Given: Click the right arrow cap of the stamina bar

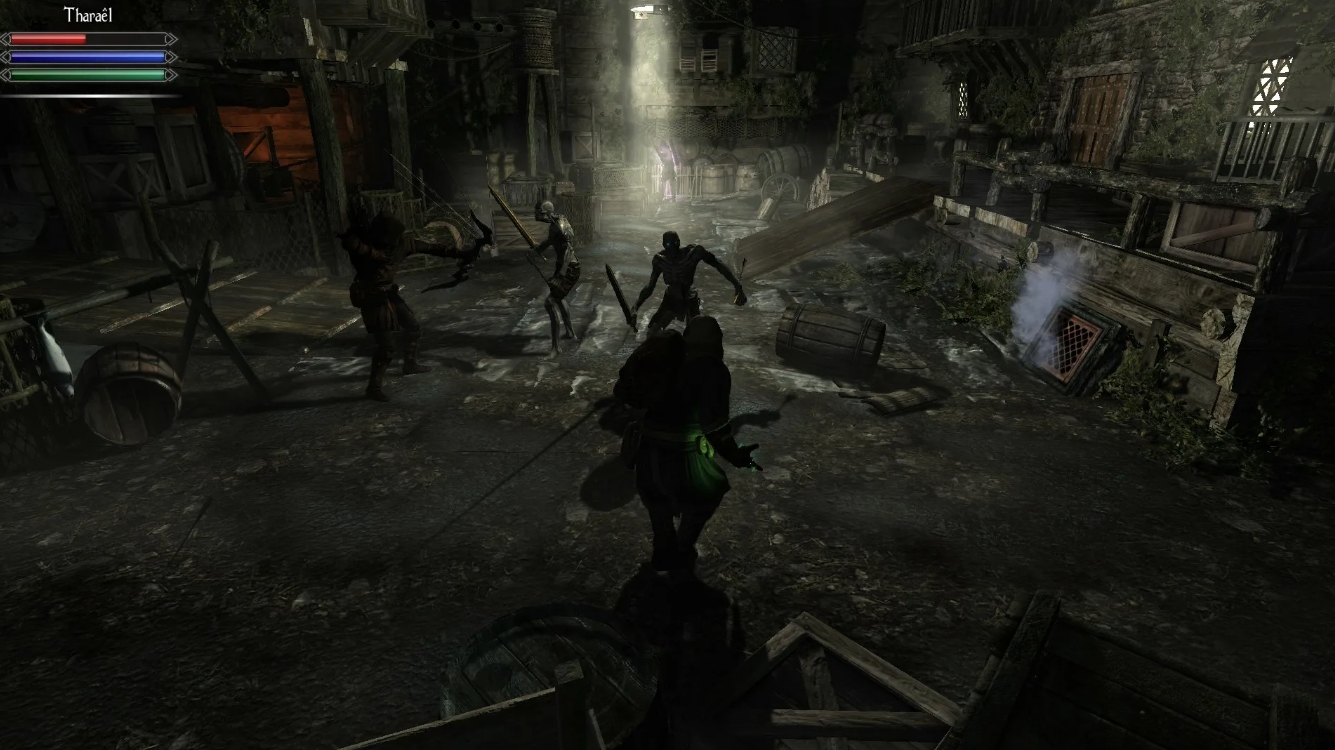Looking at the screenshot, I should coord(171,74).
